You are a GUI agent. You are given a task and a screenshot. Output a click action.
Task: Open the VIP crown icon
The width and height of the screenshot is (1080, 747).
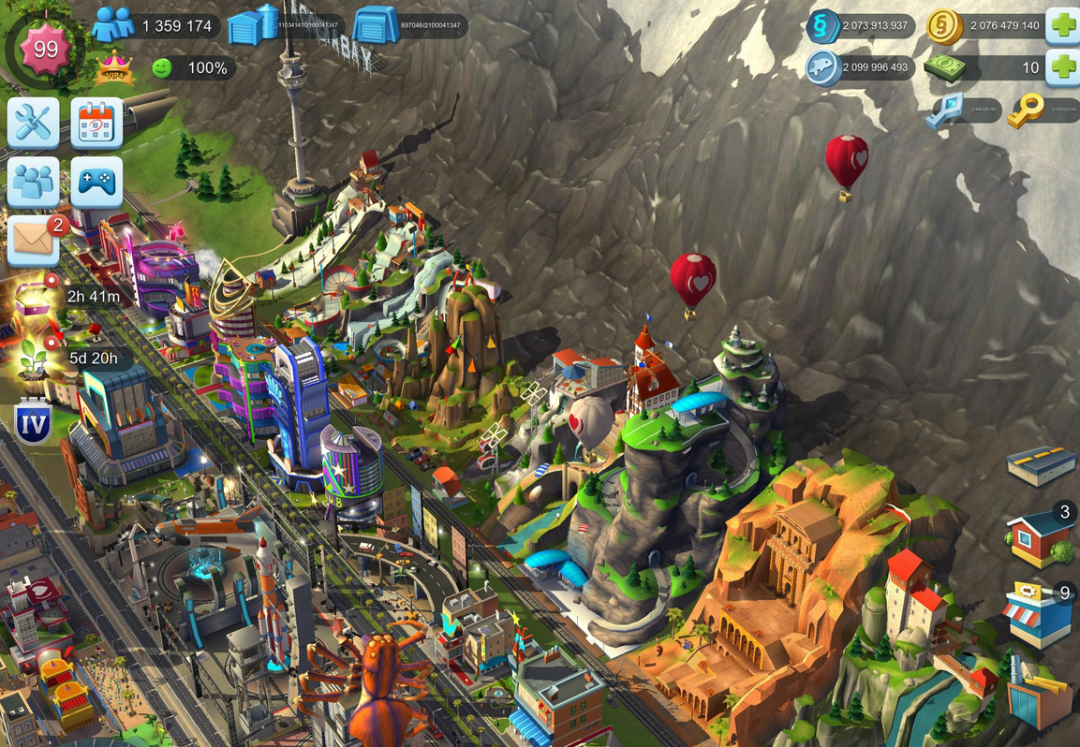pos(114,68)
